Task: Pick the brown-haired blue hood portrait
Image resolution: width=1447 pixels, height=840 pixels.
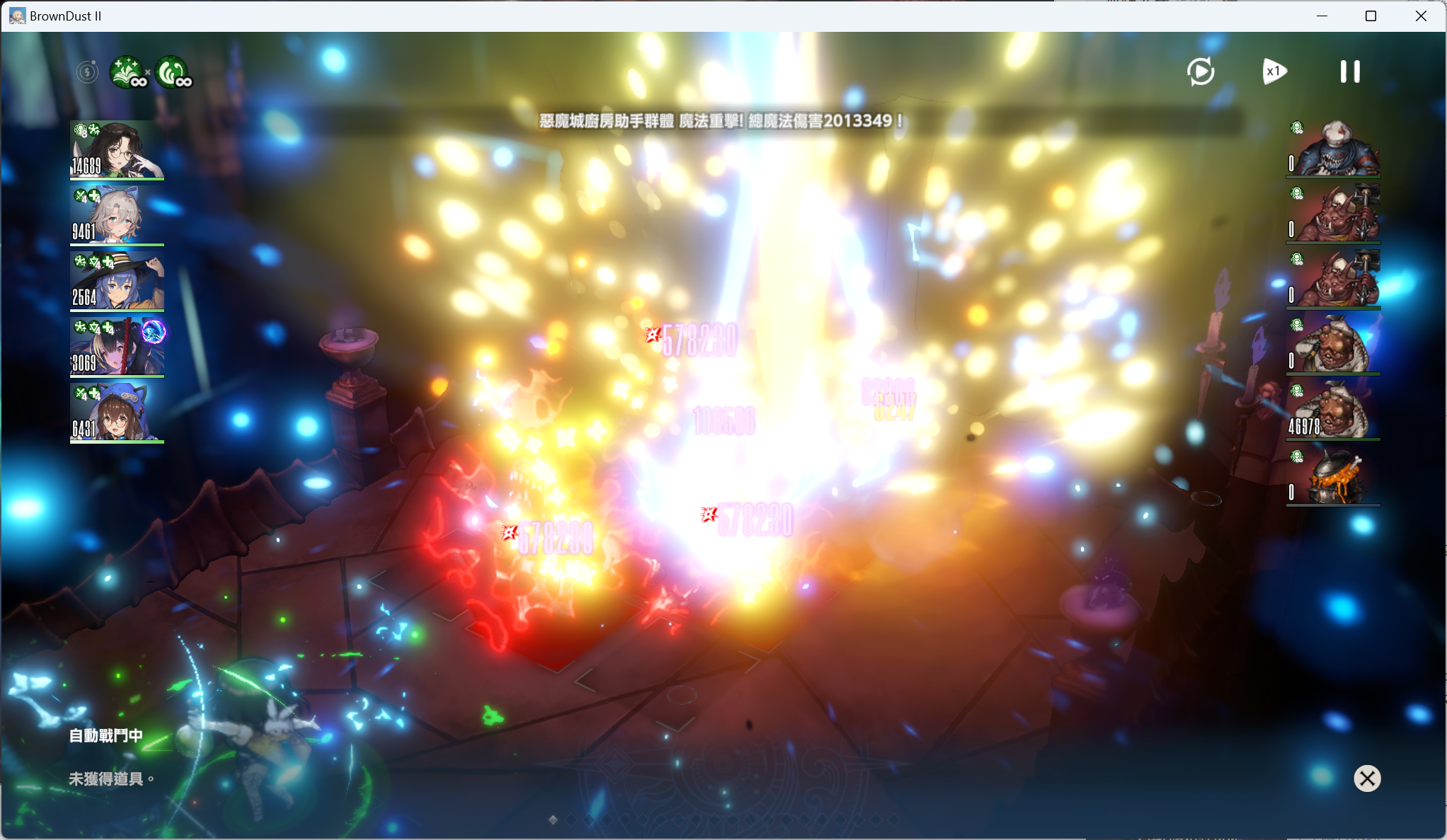Action: tap(118, 413)
